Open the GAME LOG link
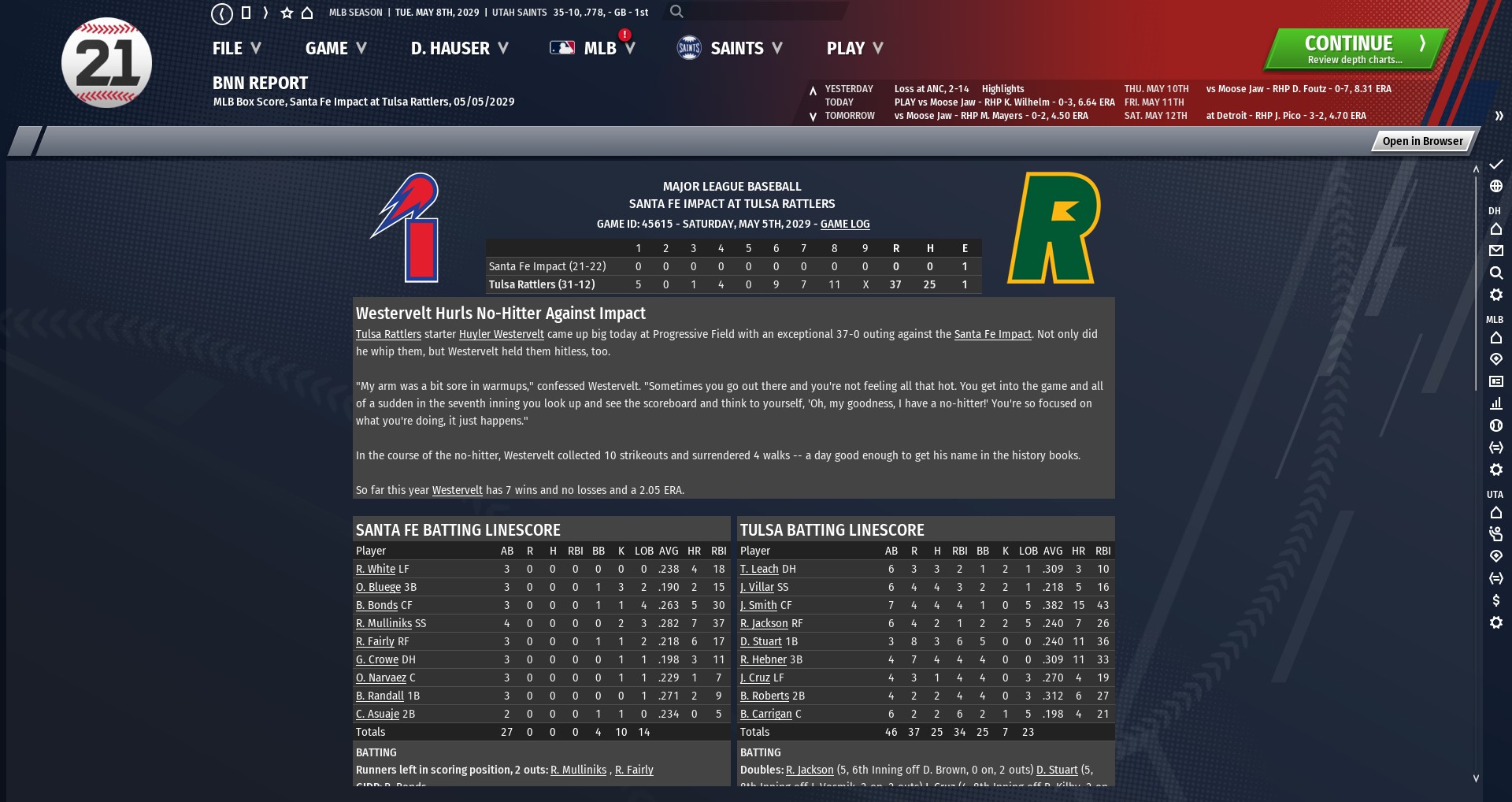Image resolution: width=1512 pixels, height=802 pixels. (845, 225)
